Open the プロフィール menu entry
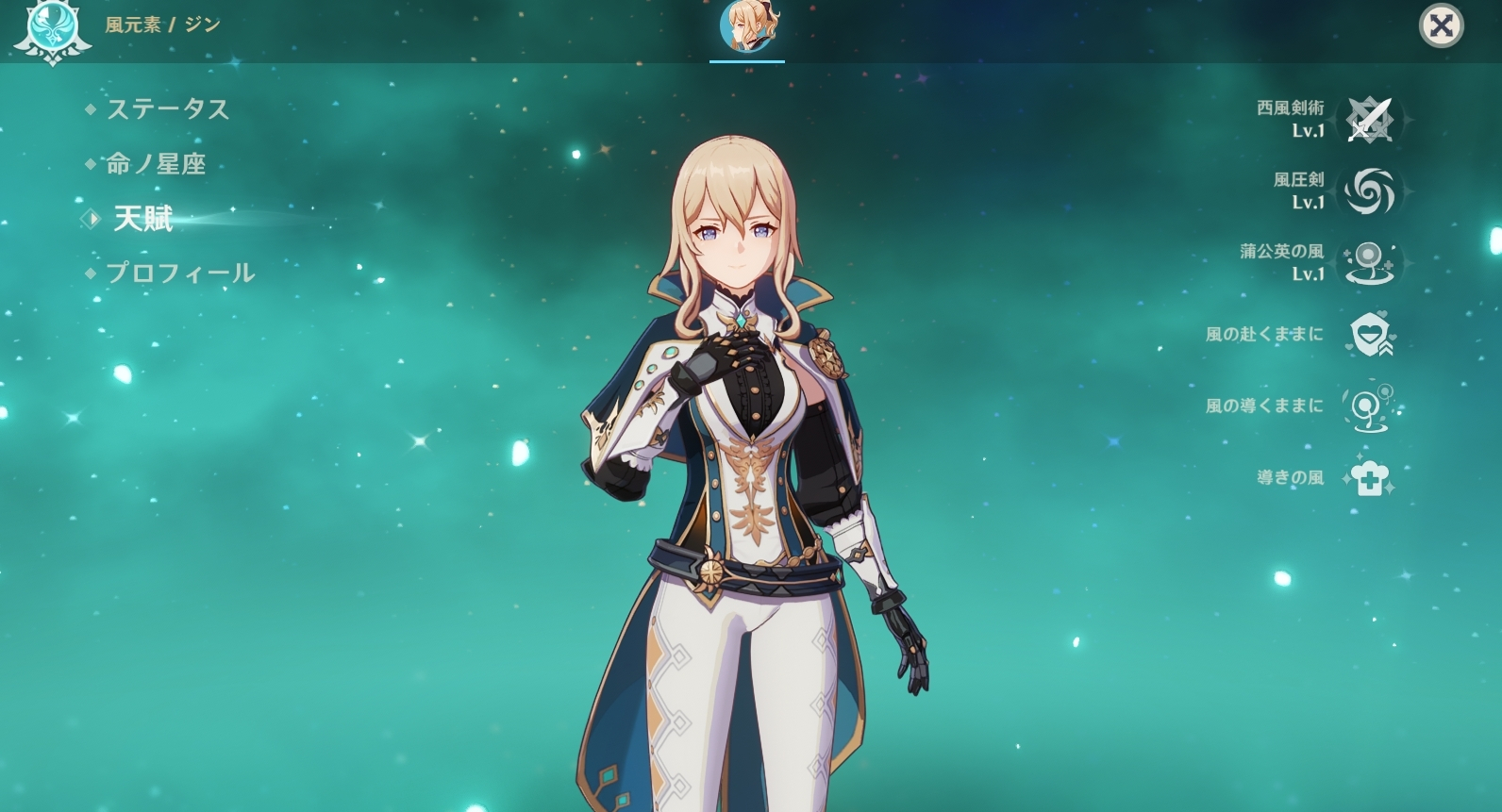Image resolution: width=1502 pixels, height=812 pixels. [x=179, y=273]
